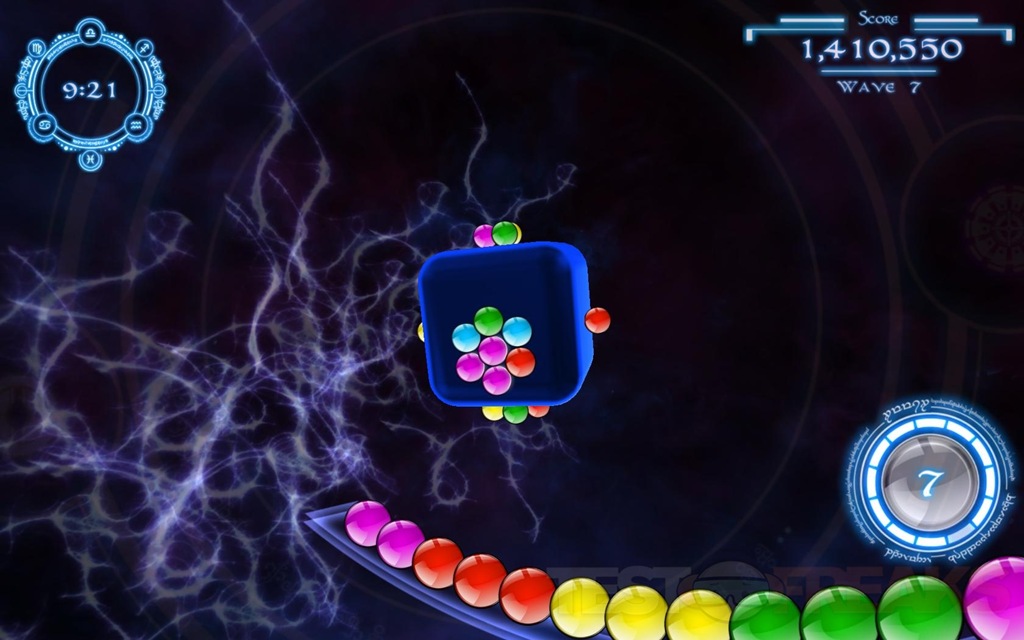
Task: Activate the silver orb showing 7
Action: [x=929, y=484]
